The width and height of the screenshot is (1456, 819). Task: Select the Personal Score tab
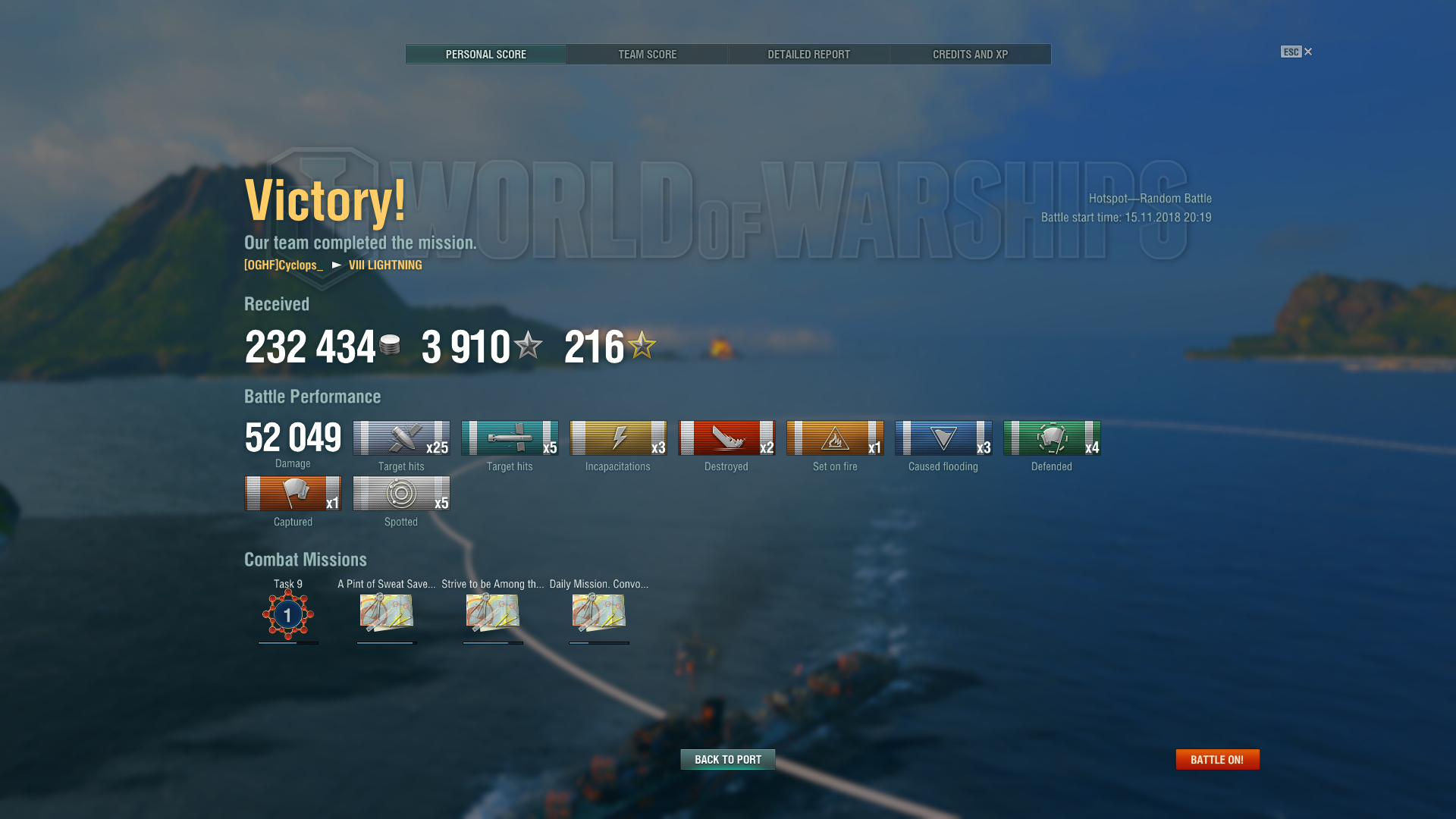point(485,55)
